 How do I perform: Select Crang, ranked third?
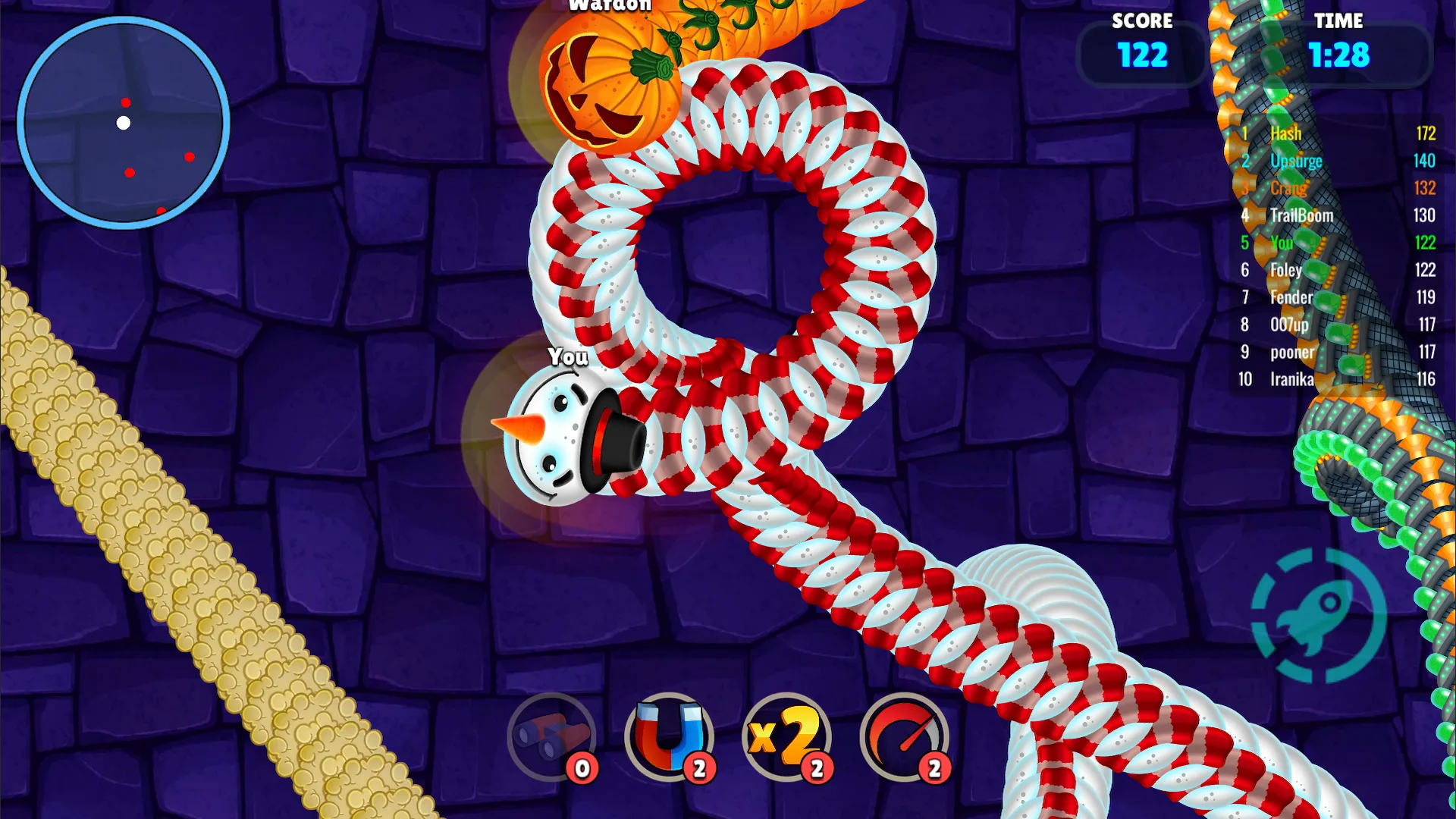point(1289,188)
